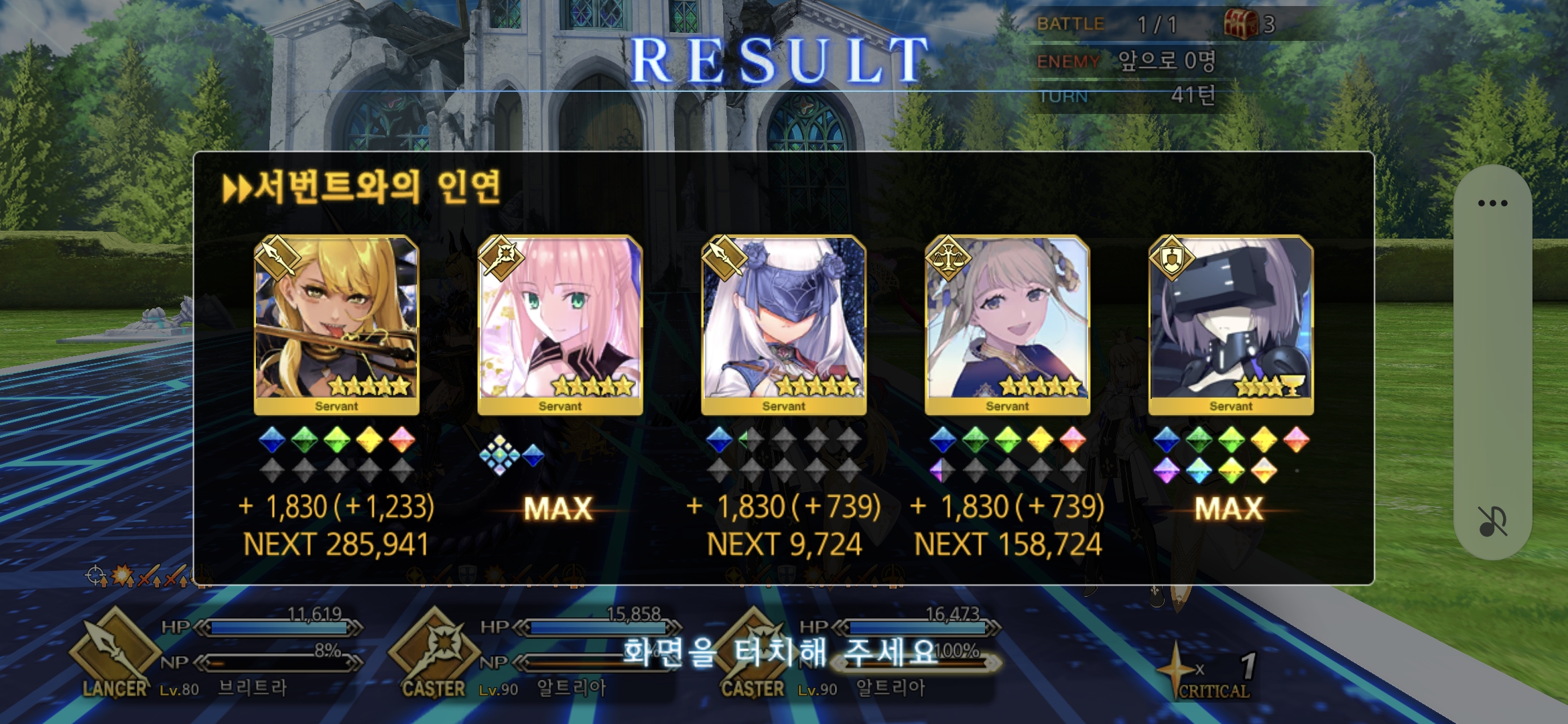Viewport: 1568px width, 724px height.
Task: Toggle the muted music note icon
Action: [1492, 522]
